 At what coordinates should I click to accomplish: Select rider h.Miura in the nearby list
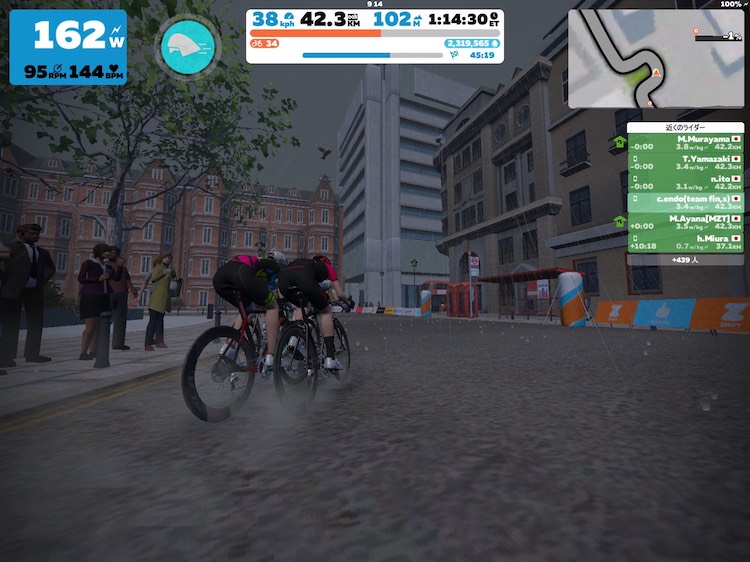pyautogui.click(x=685, y=241)
